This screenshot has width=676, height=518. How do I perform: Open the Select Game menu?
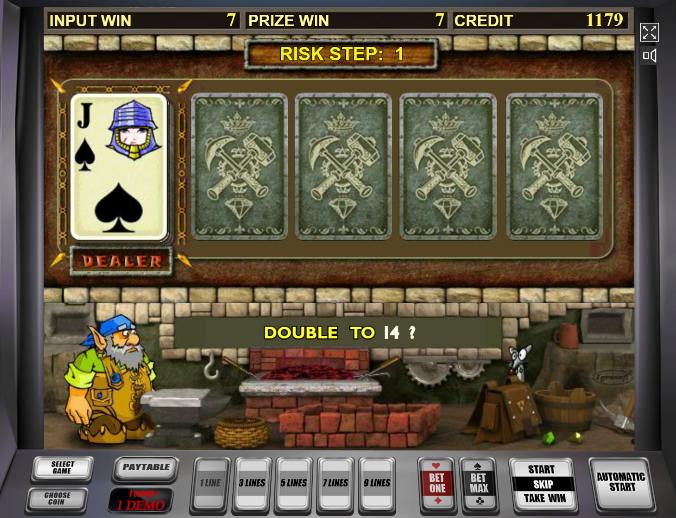[x=61, y=468]
